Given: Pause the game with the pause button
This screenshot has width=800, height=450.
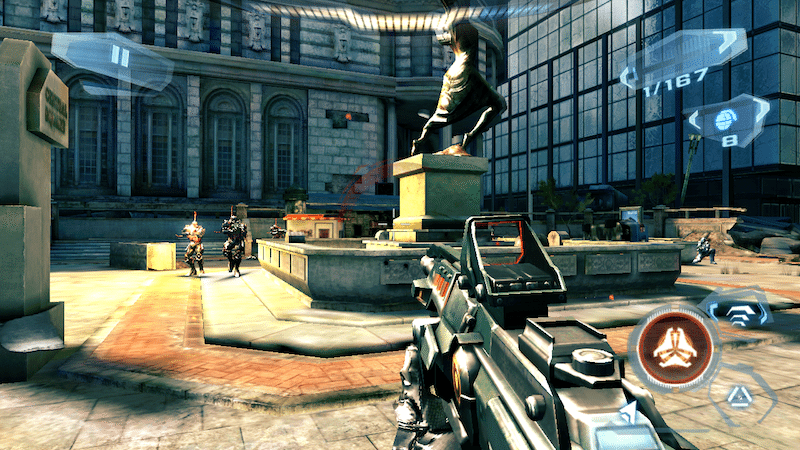Looking at the screenshot, I should tap(119, 57).
